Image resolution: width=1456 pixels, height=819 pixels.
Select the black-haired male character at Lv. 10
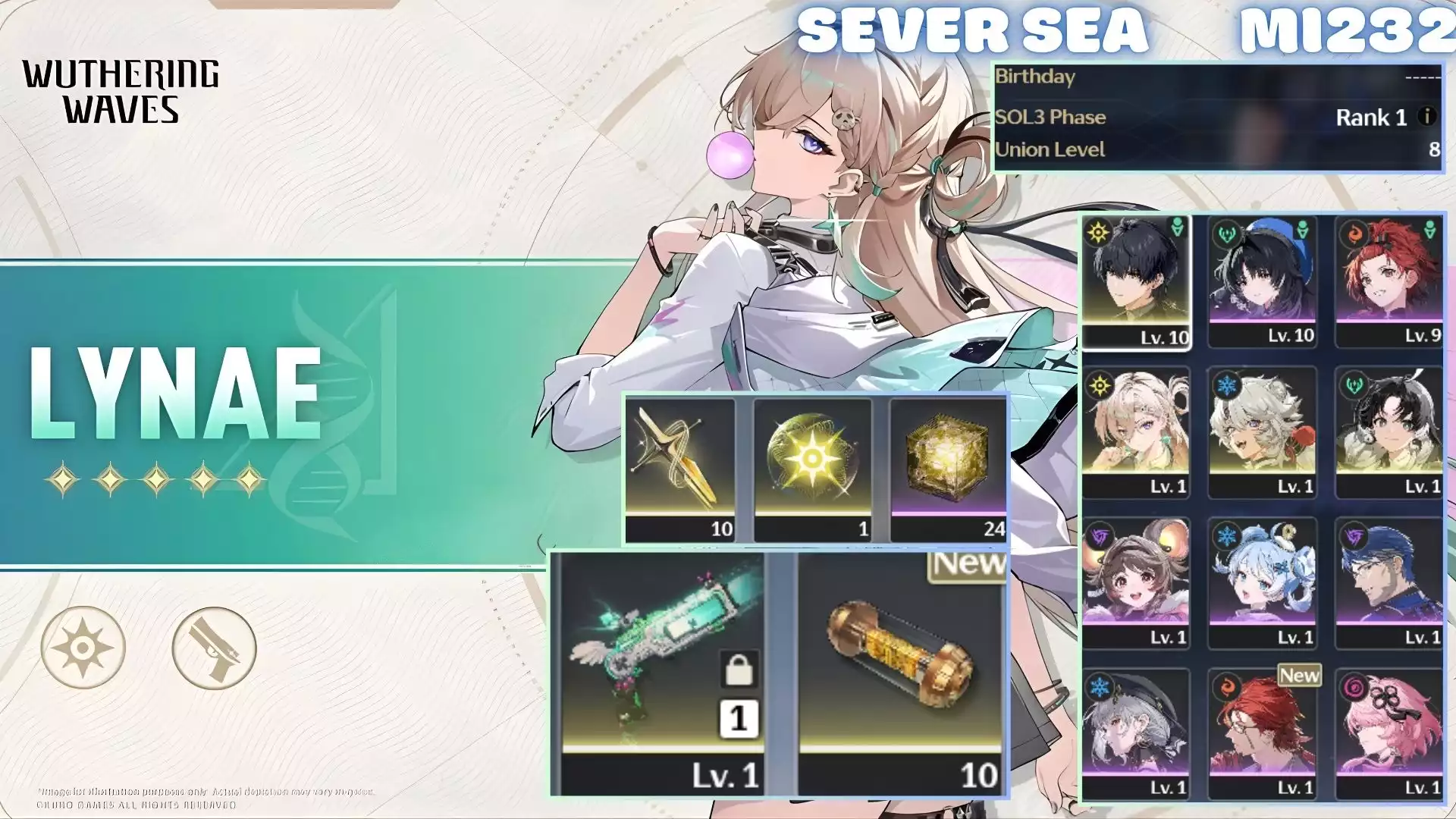click(1135, 281)
